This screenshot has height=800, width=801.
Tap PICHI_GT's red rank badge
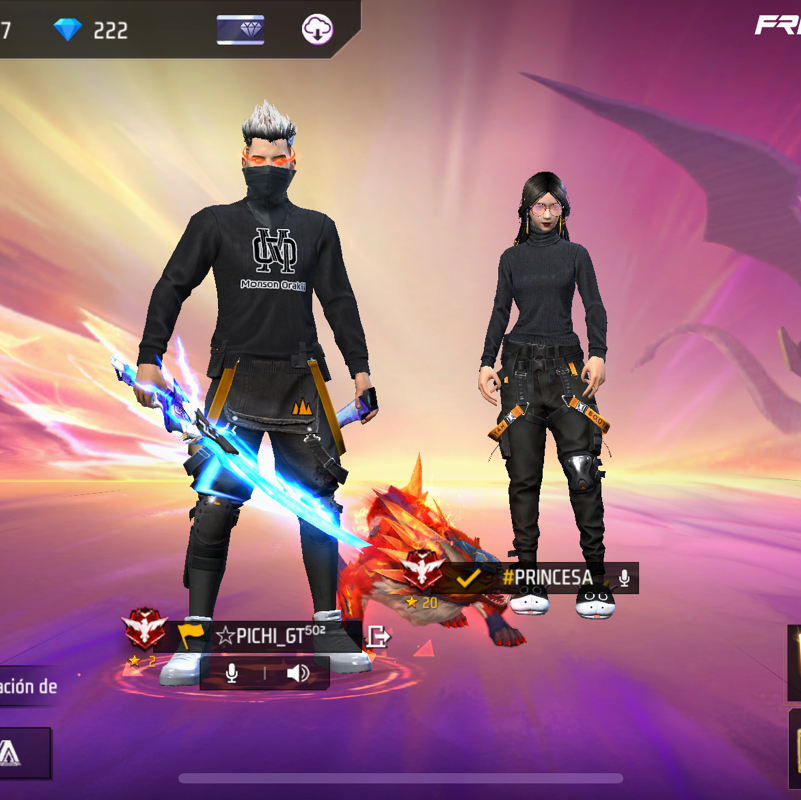pyautogui.click(x=145, y=630)
